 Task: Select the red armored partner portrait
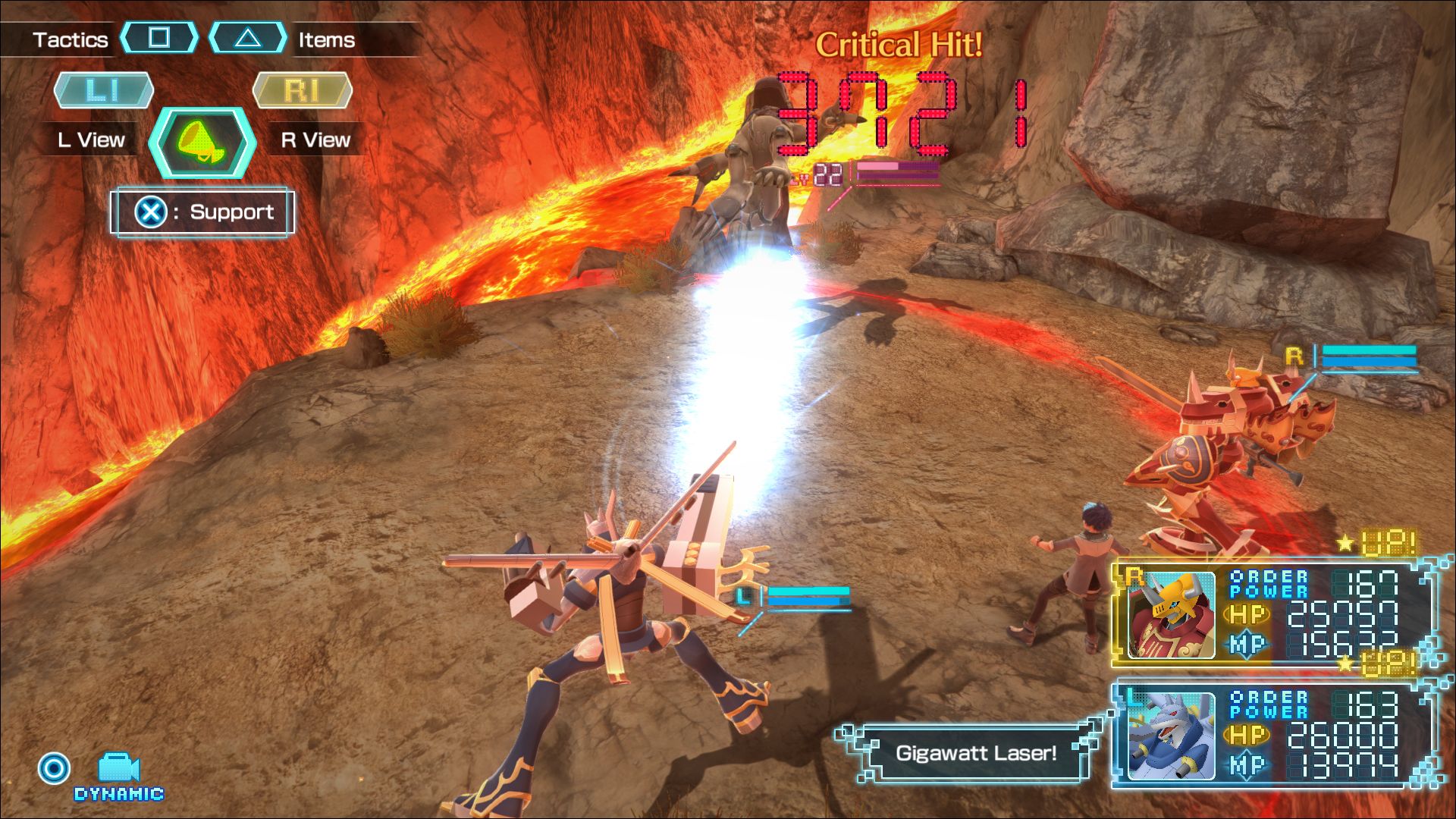[x=1170, y=614]
